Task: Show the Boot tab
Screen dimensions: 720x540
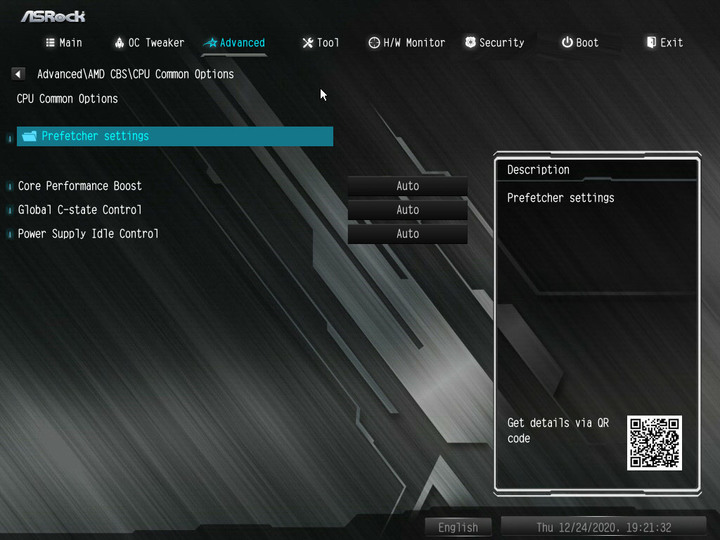Action: (580, 43)
